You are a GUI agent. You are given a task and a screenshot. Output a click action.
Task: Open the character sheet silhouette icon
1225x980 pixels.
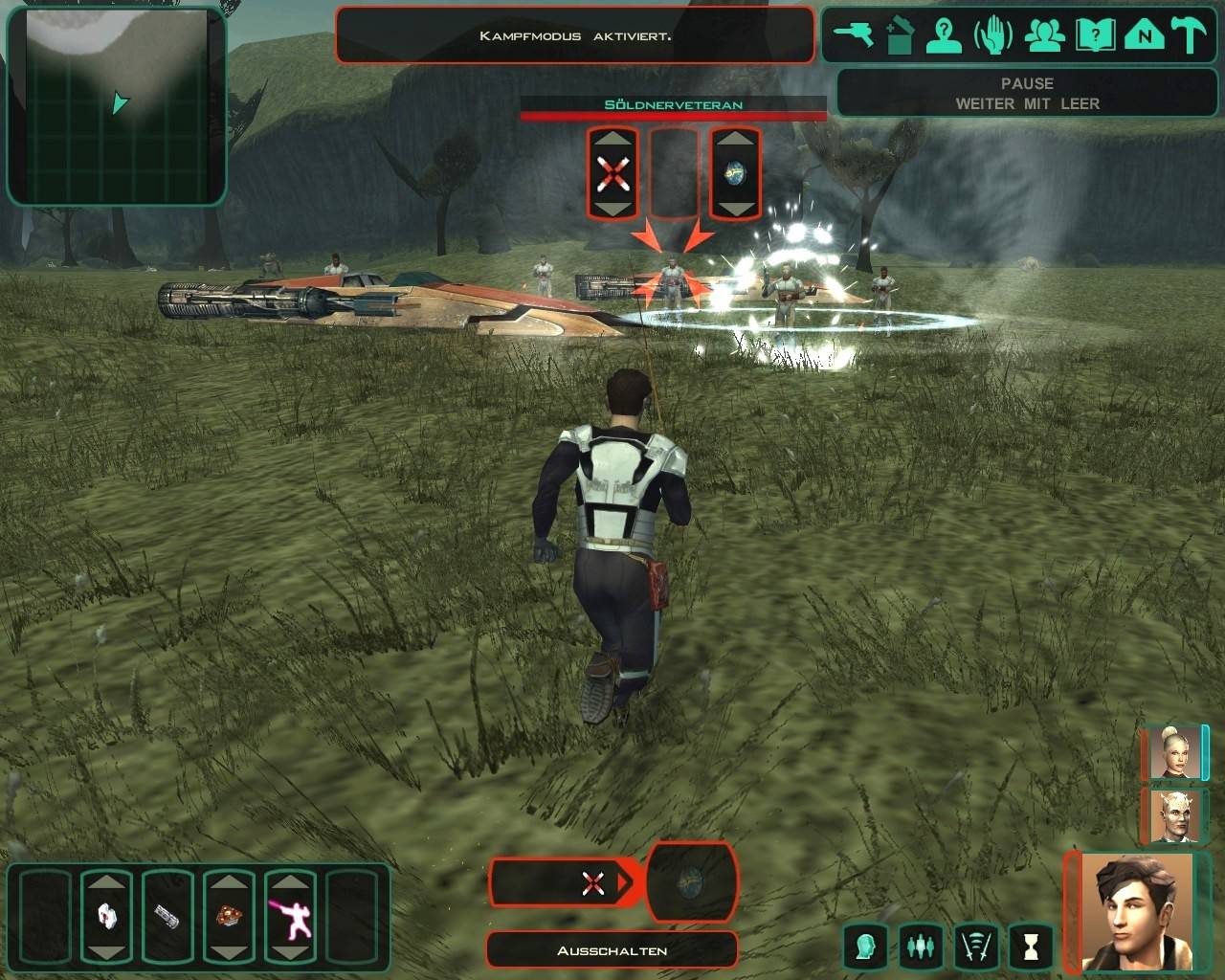pos(945,36)
